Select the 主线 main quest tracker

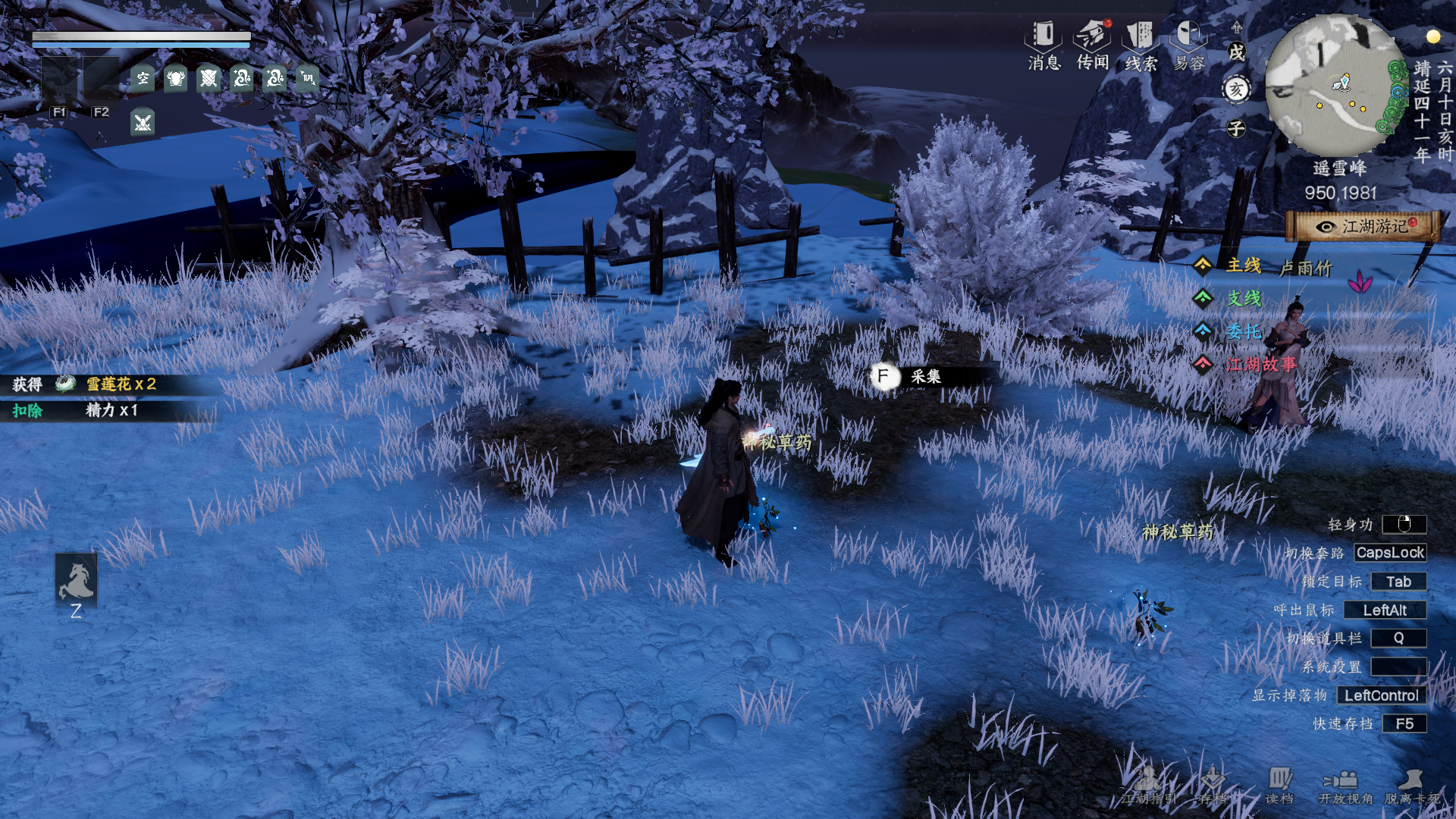coord(1242,265)
